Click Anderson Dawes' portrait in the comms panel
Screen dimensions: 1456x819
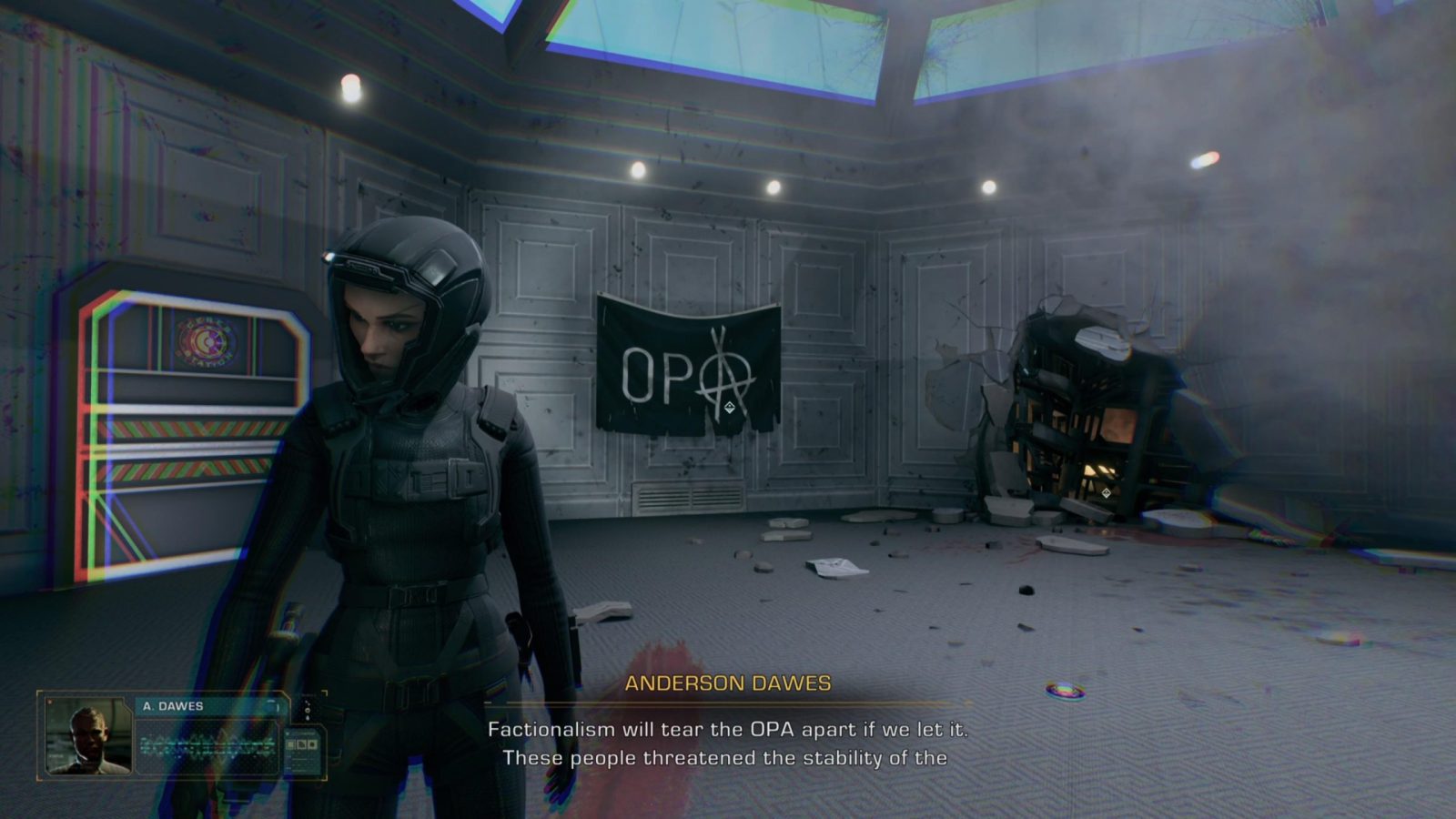coord(88,736)
